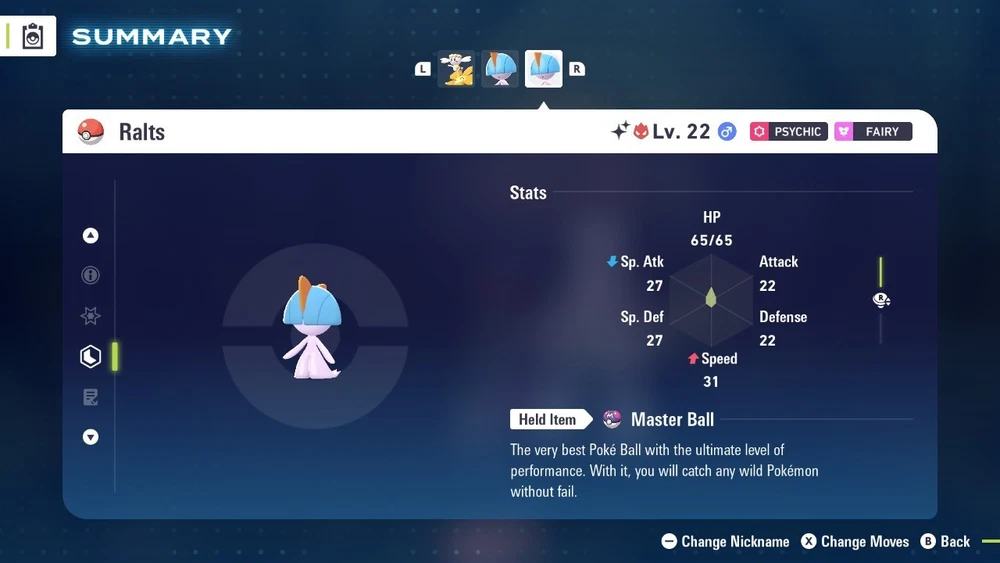Select the white-highlighted Ralts party thumbnail
This screenshot has height=563, width=1000.
(x=544, y=69)
